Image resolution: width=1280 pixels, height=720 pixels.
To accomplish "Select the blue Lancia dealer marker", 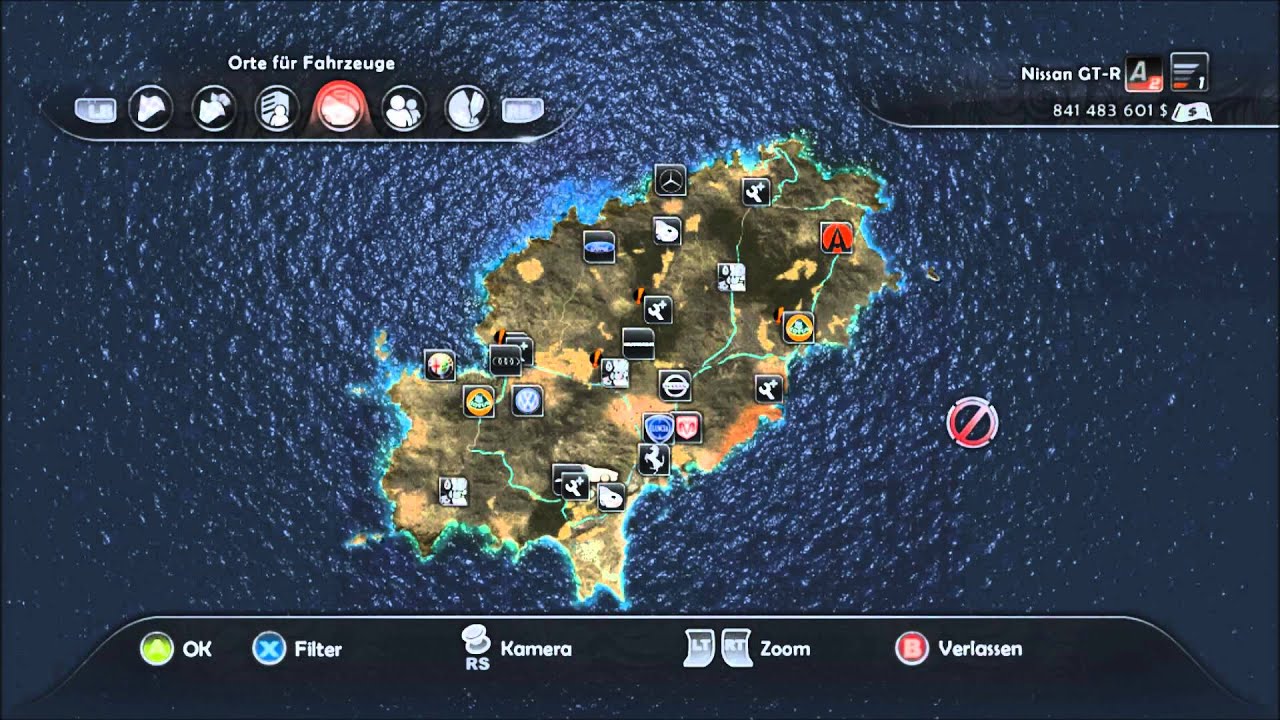I will point(657,428).
